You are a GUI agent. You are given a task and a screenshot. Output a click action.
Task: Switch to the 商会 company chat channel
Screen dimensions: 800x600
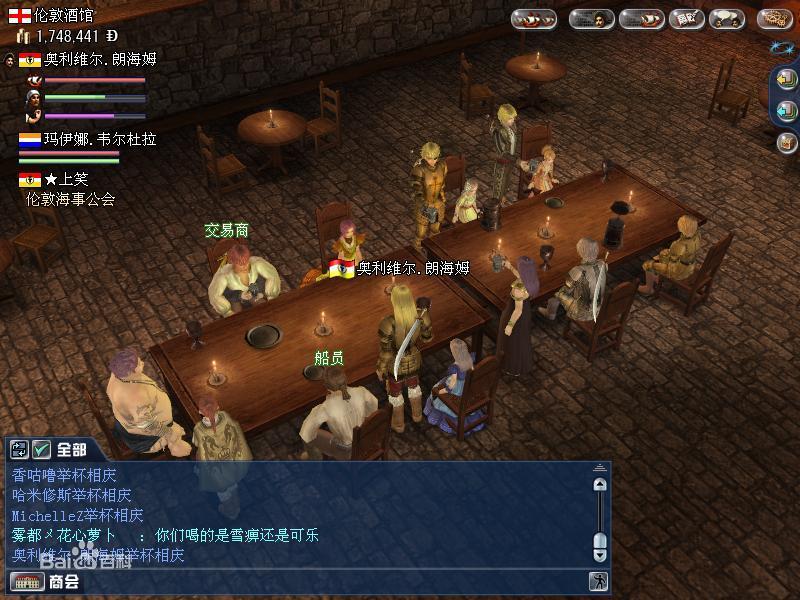click(x=63, y=581)
